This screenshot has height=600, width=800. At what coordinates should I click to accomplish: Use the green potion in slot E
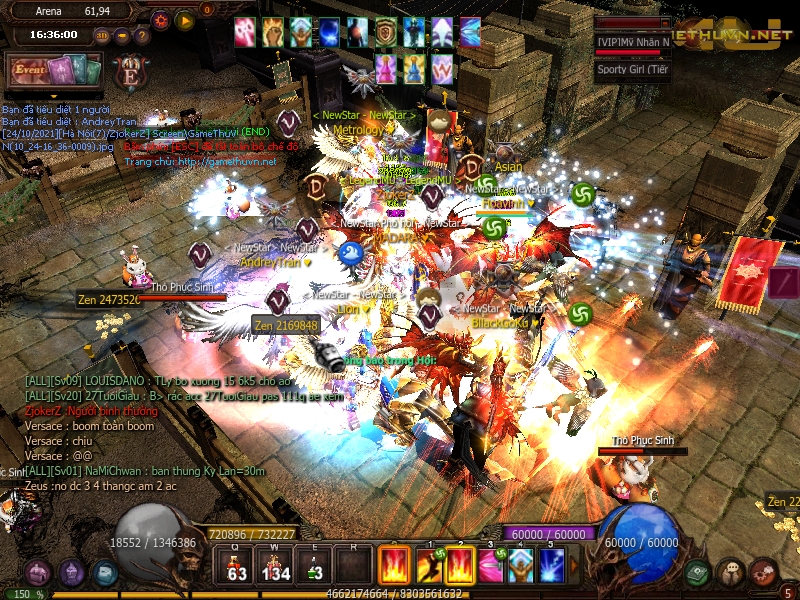(x=313, y=565)
